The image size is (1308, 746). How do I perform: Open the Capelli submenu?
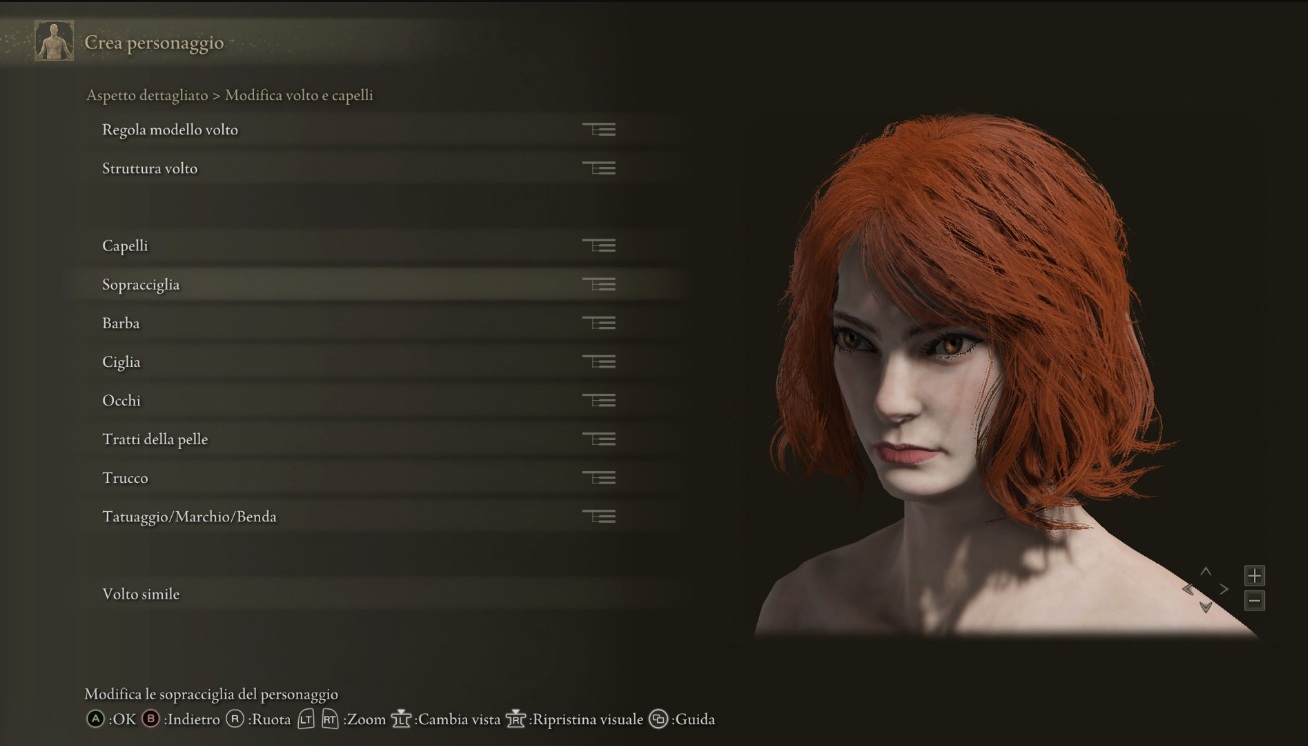click(125, 246)
